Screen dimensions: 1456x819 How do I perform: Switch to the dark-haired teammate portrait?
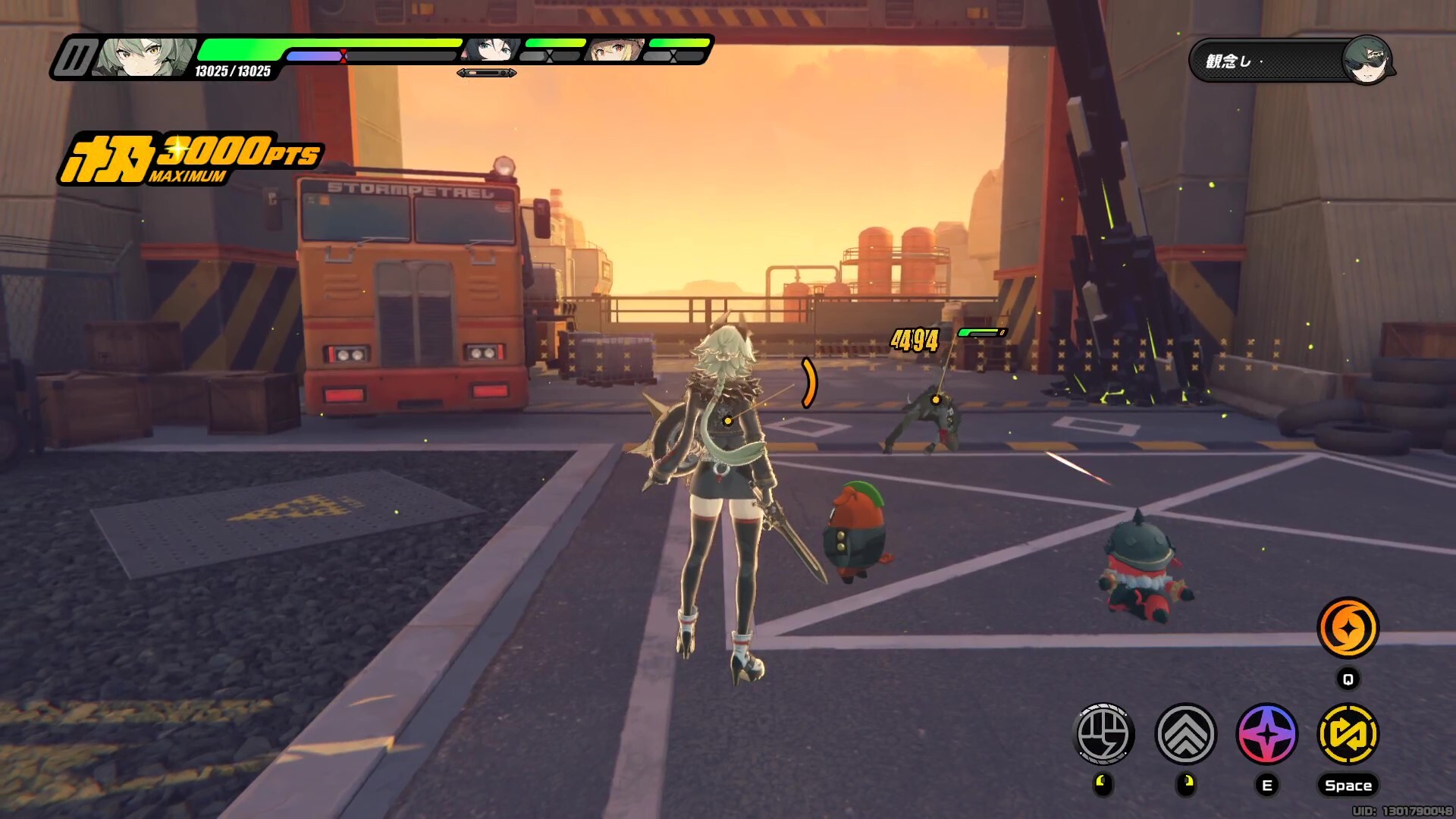(x=493, y=50)
